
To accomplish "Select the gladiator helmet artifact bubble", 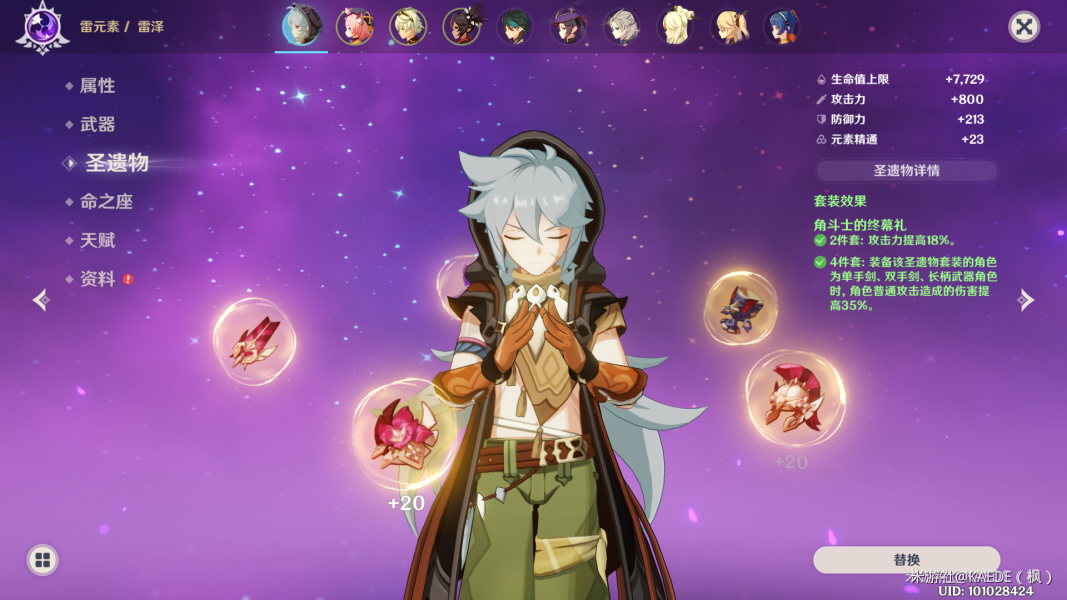I will click(x=795, y=398).
